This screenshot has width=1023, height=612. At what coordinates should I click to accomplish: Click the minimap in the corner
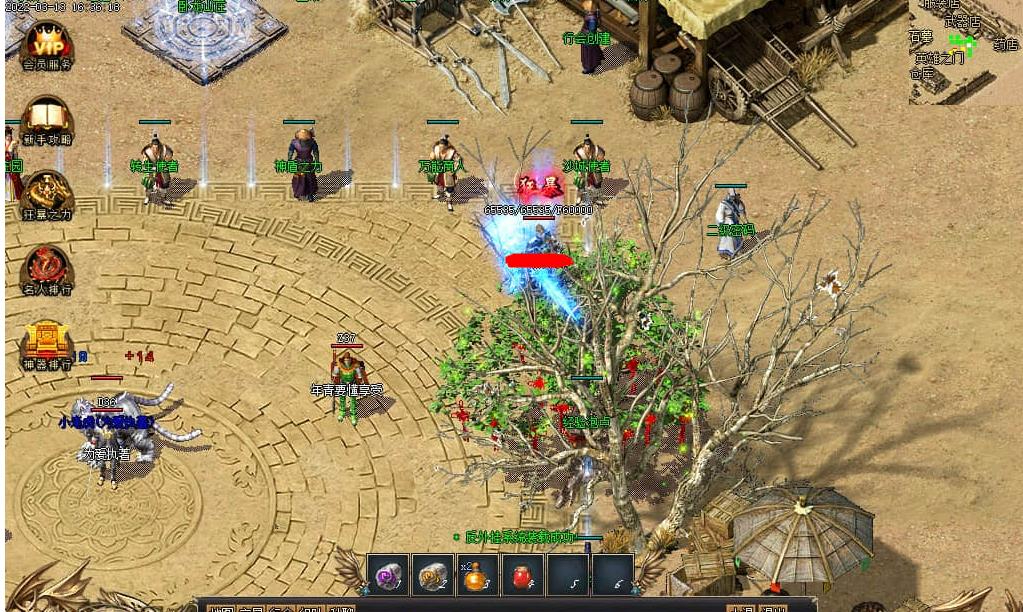click(x=964, y=50)
